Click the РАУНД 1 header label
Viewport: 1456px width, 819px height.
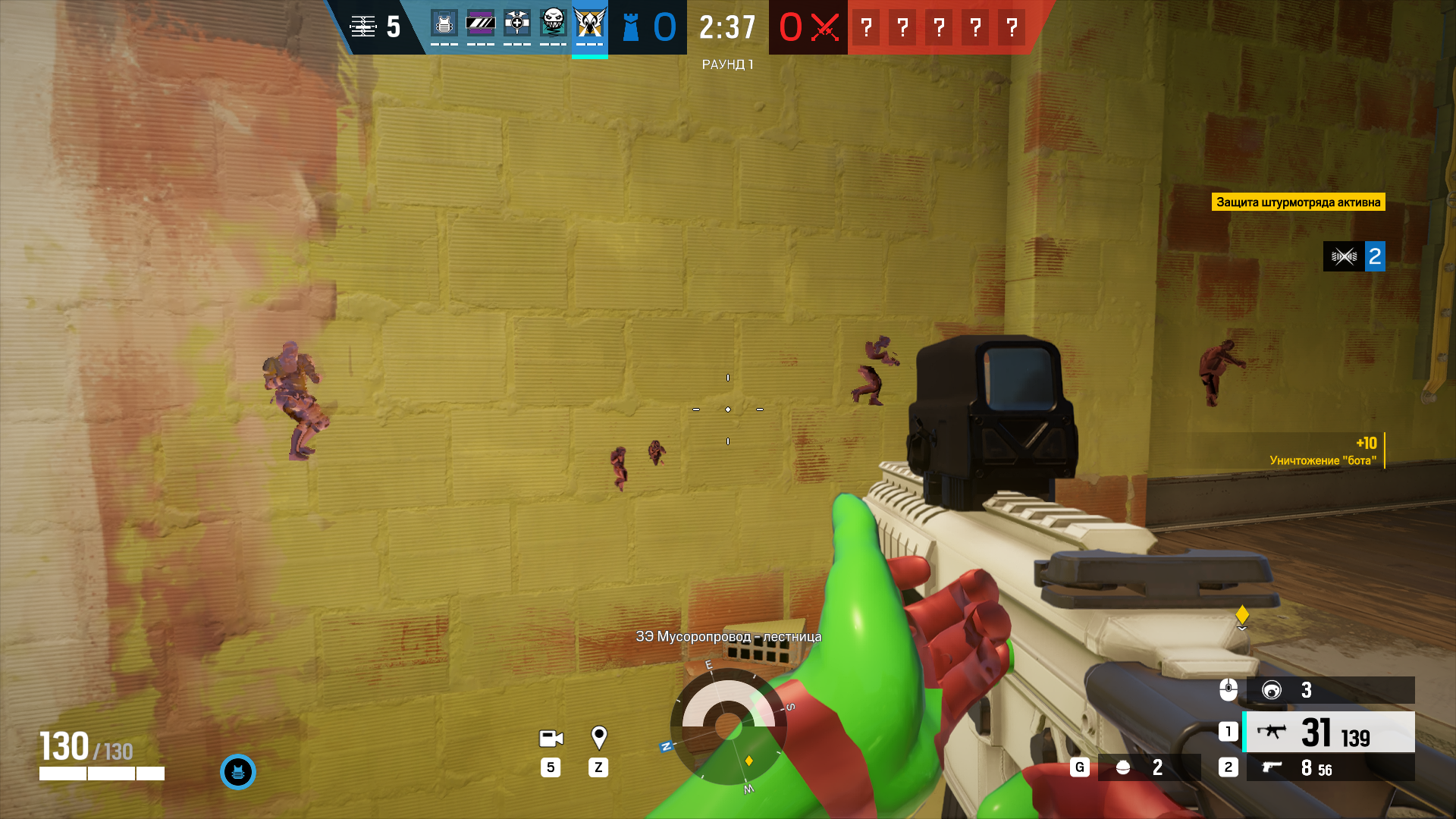coord(727,65)
